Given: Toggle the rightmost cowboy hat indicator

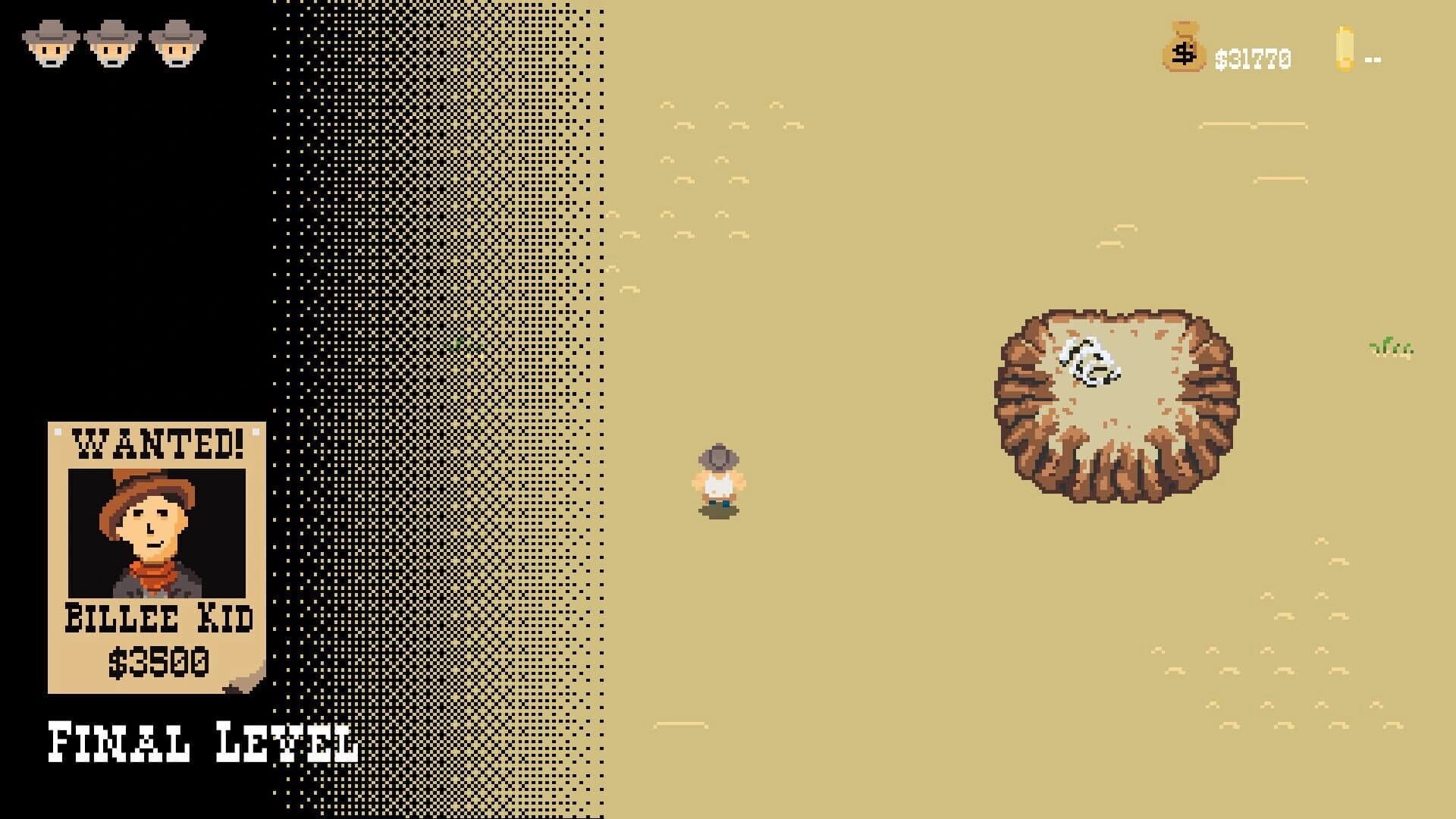Looking at the screenshot, I should [173, 42].
